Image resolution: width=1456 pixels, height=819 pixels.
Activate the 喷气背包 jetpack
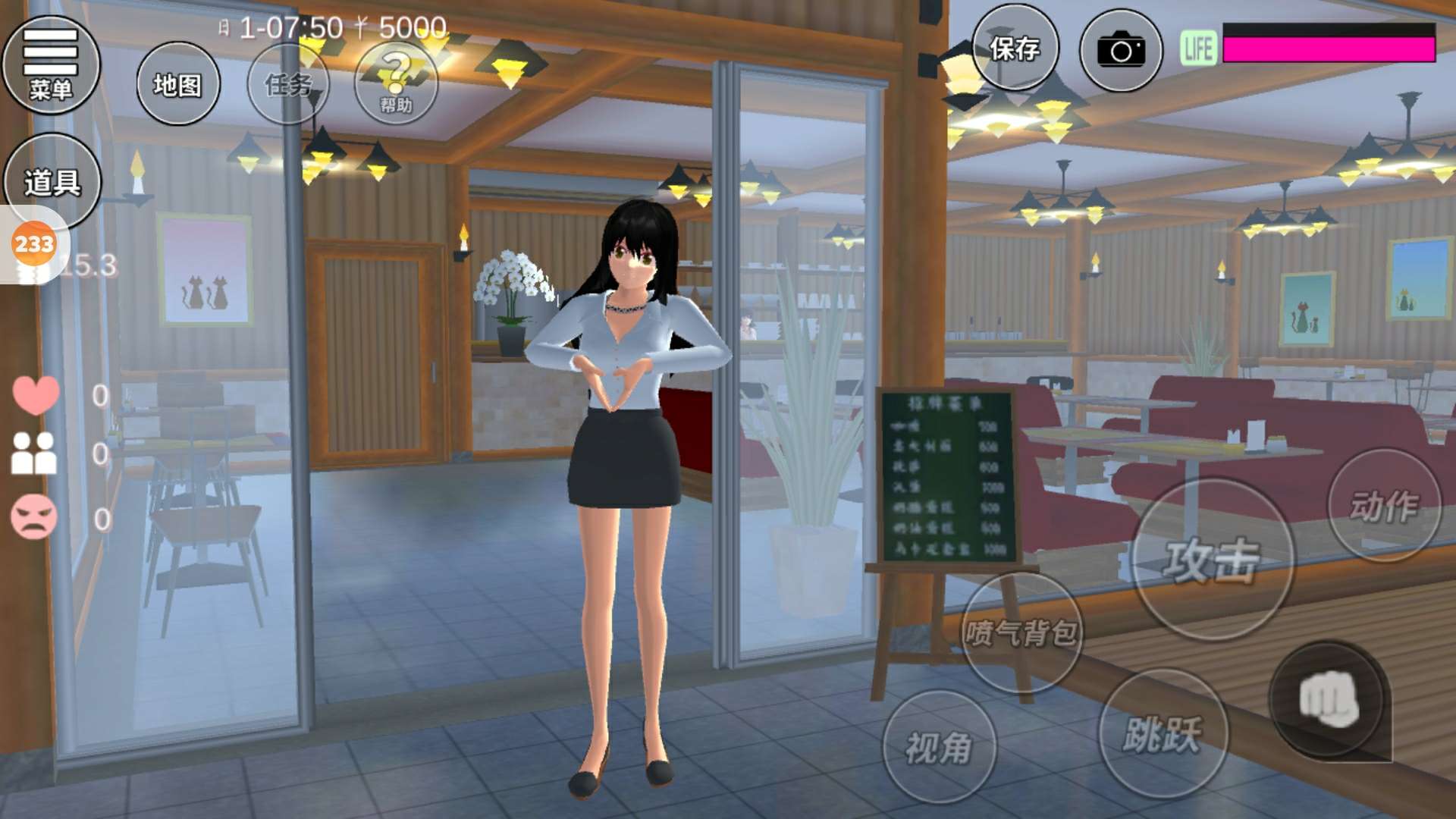[1021, 632]
